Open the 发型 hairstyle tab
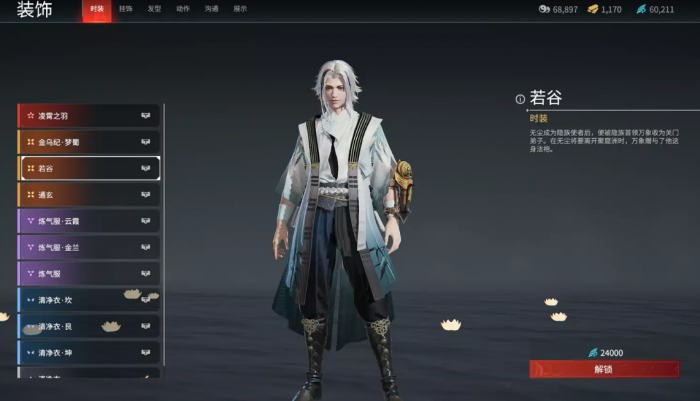 tap(154, 9)
